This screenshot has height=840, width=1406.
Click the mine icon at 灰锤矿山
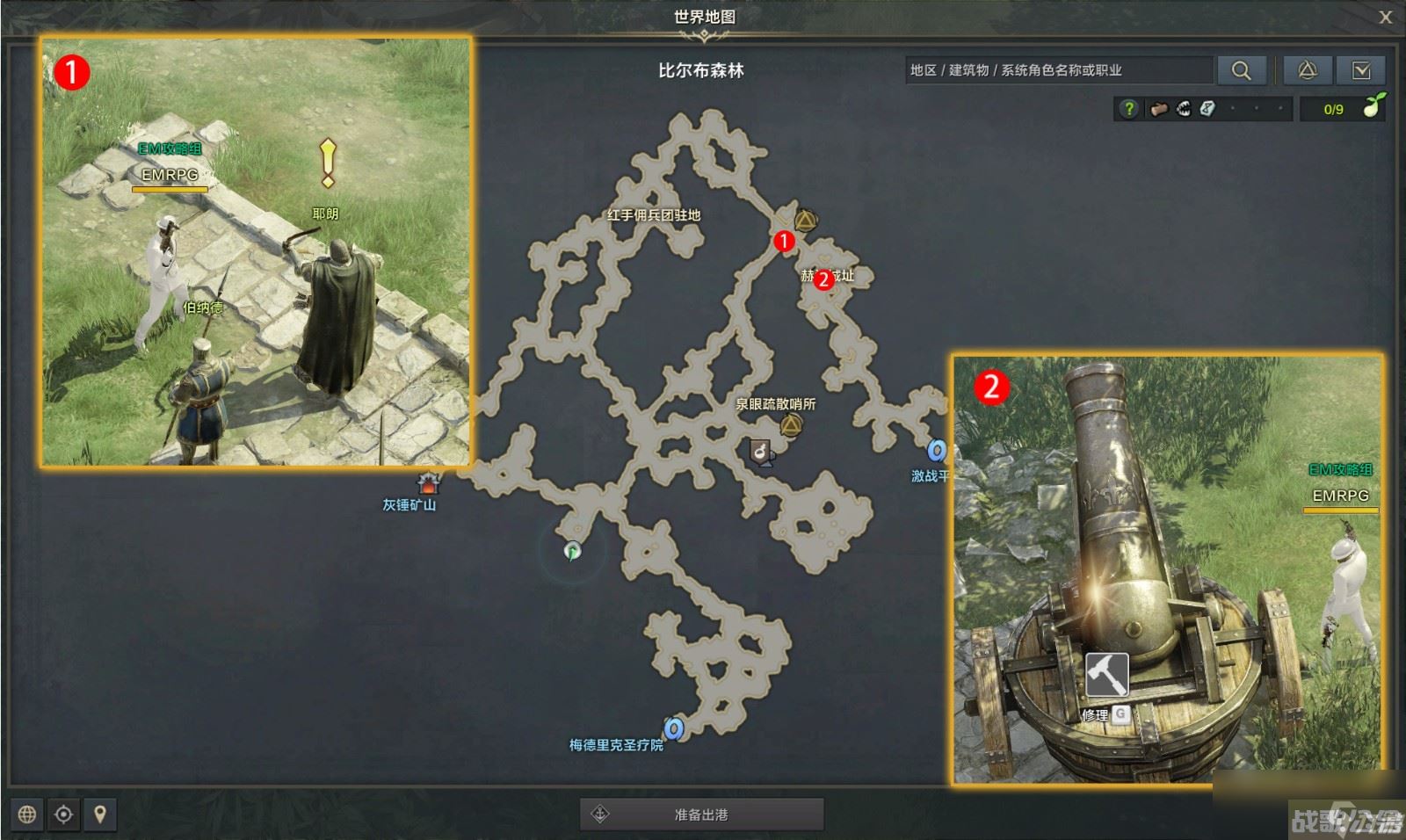coord(430,482)
